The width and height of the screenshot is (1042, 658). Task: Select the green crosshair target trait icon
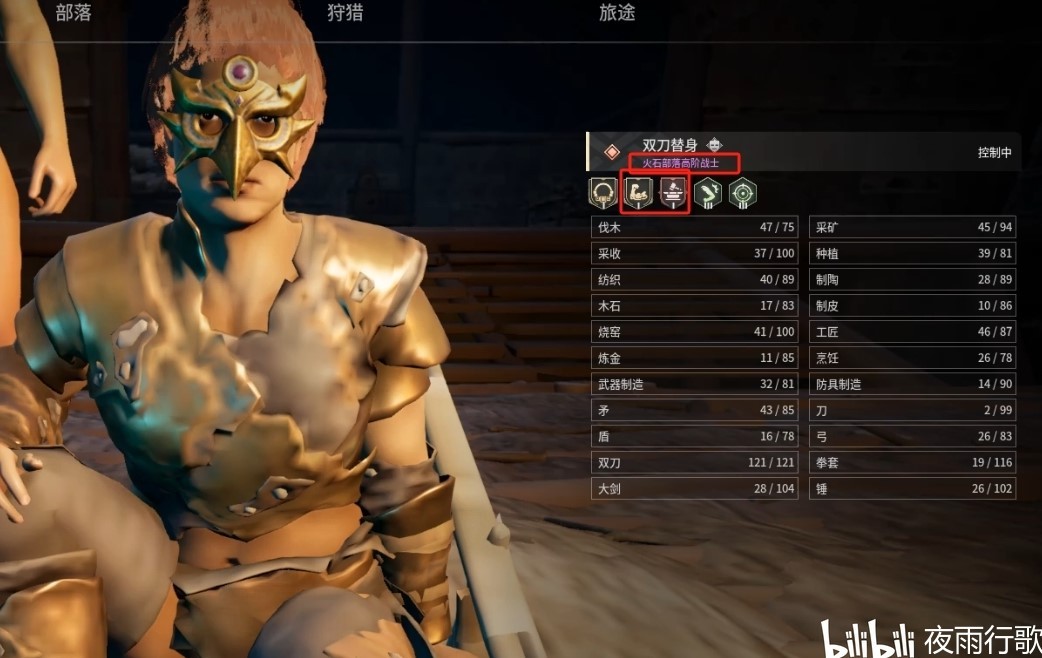[741, 192]
